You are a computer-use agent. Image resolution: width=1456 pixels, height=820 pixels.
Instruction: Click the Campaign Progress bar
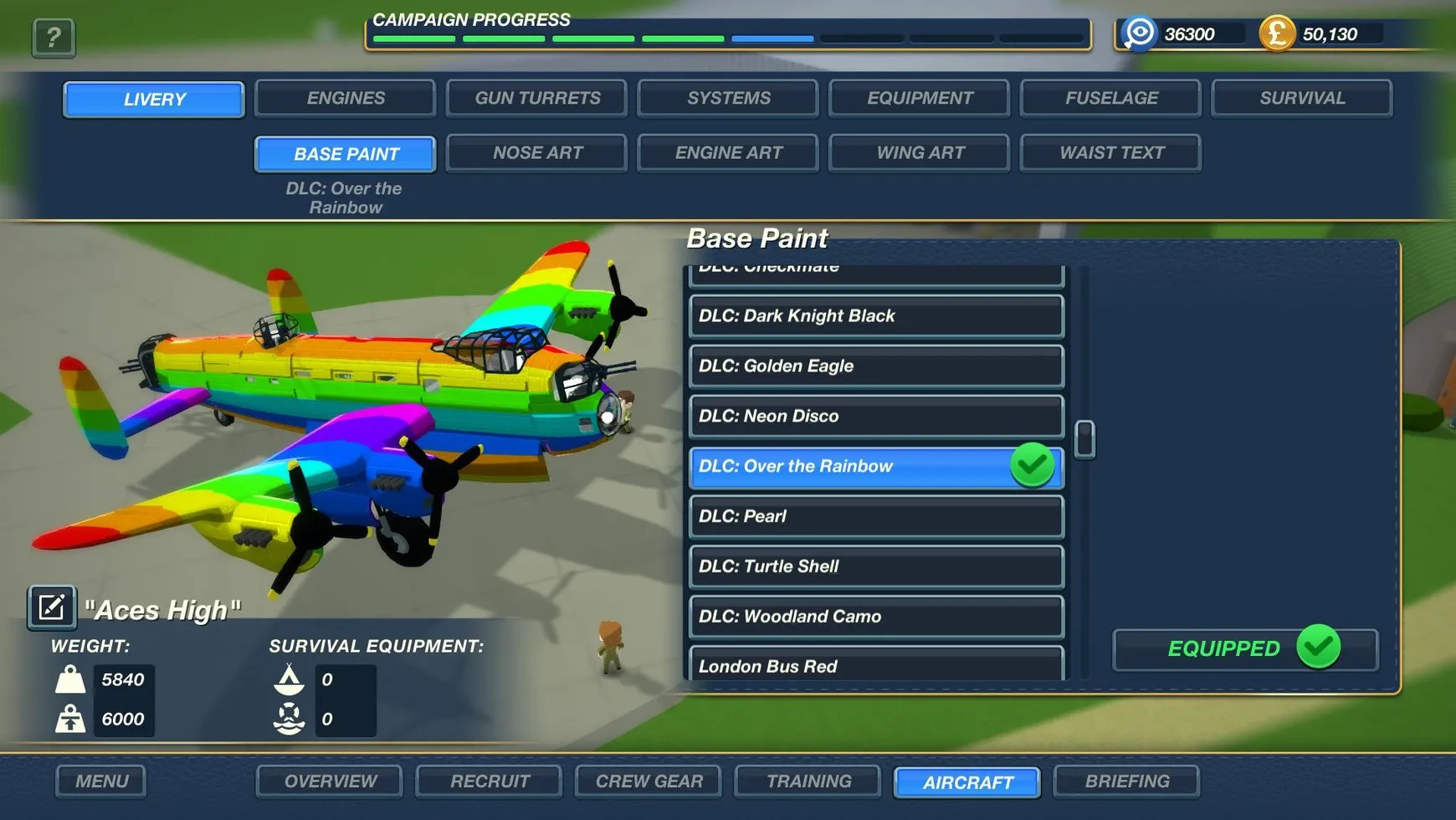coord(728,38)
